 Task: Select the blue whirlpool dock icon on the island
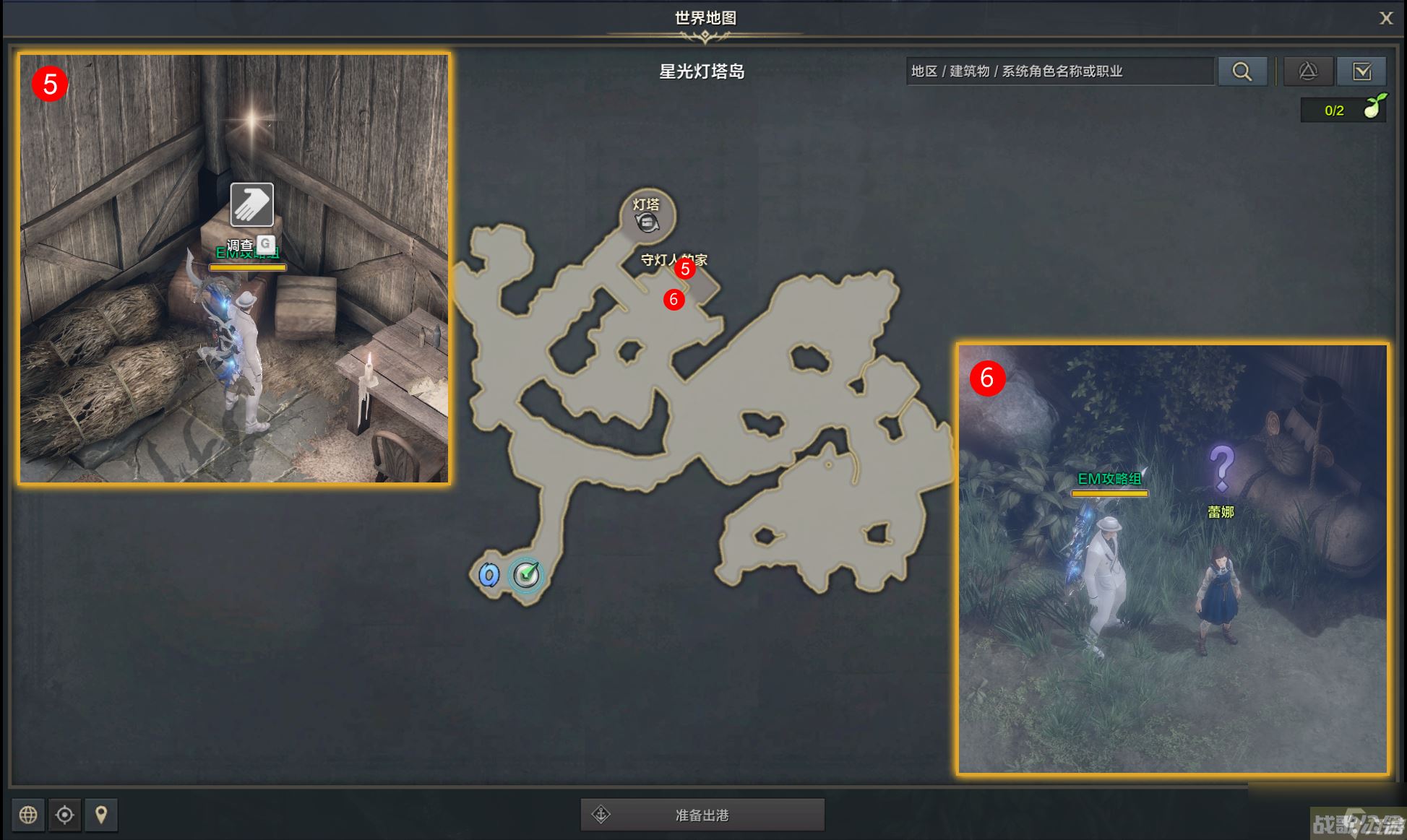tap(489, 573)
